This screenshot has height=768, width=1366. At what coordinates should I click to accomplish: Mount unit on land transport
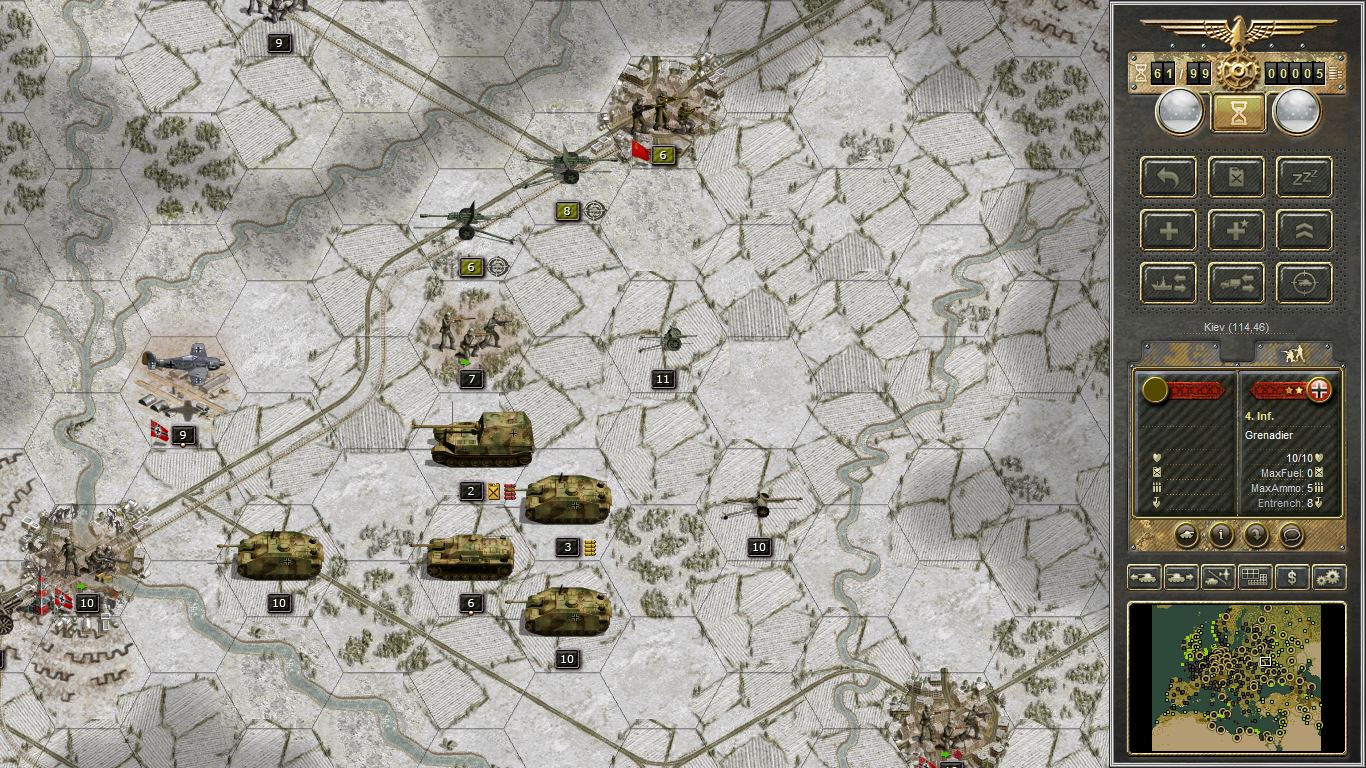pos(1236,283)
